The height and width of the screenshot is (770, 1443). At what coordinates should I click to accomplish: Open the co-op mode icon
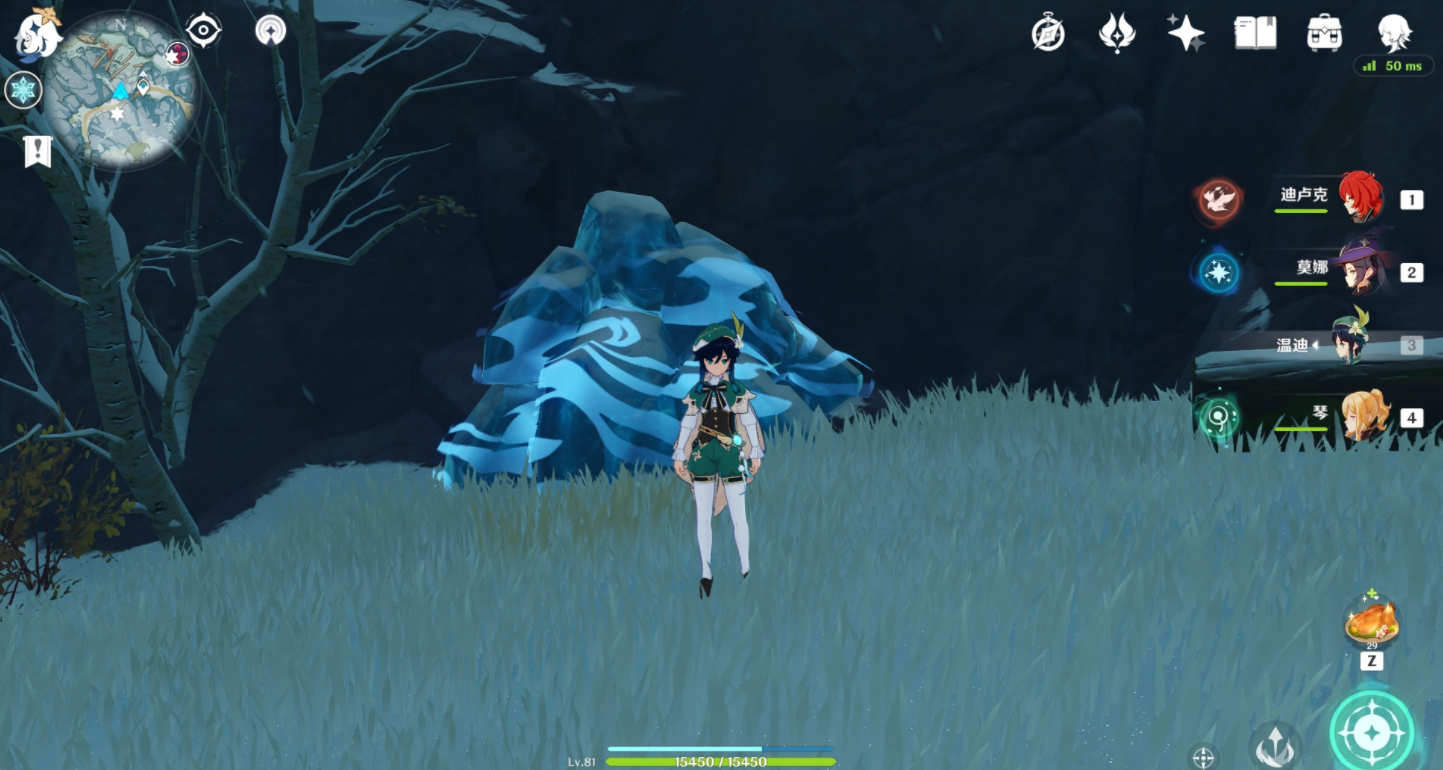point(270,30)
